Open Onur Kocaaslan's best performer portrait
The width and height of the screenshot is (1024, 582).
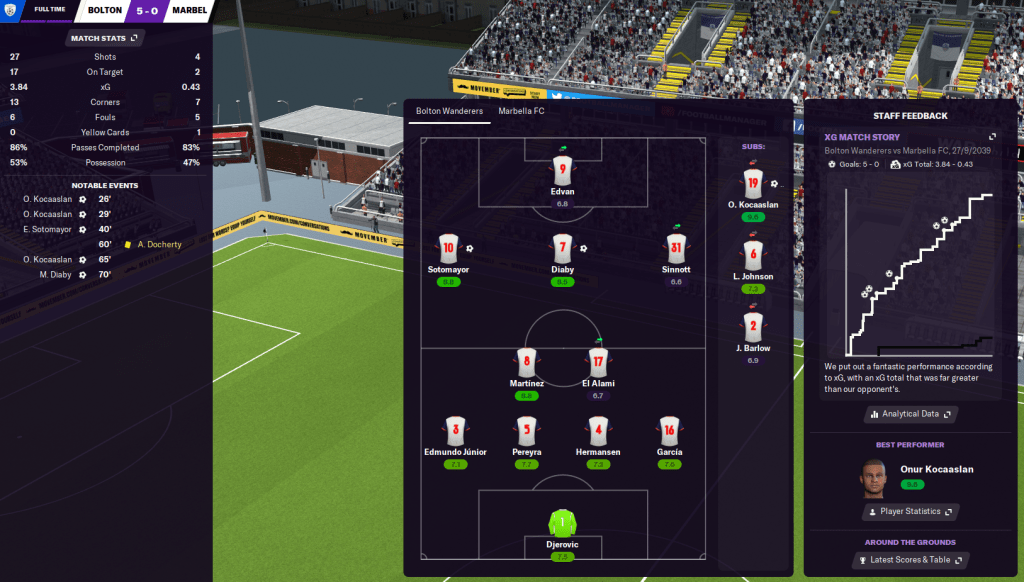coord(874,478)
